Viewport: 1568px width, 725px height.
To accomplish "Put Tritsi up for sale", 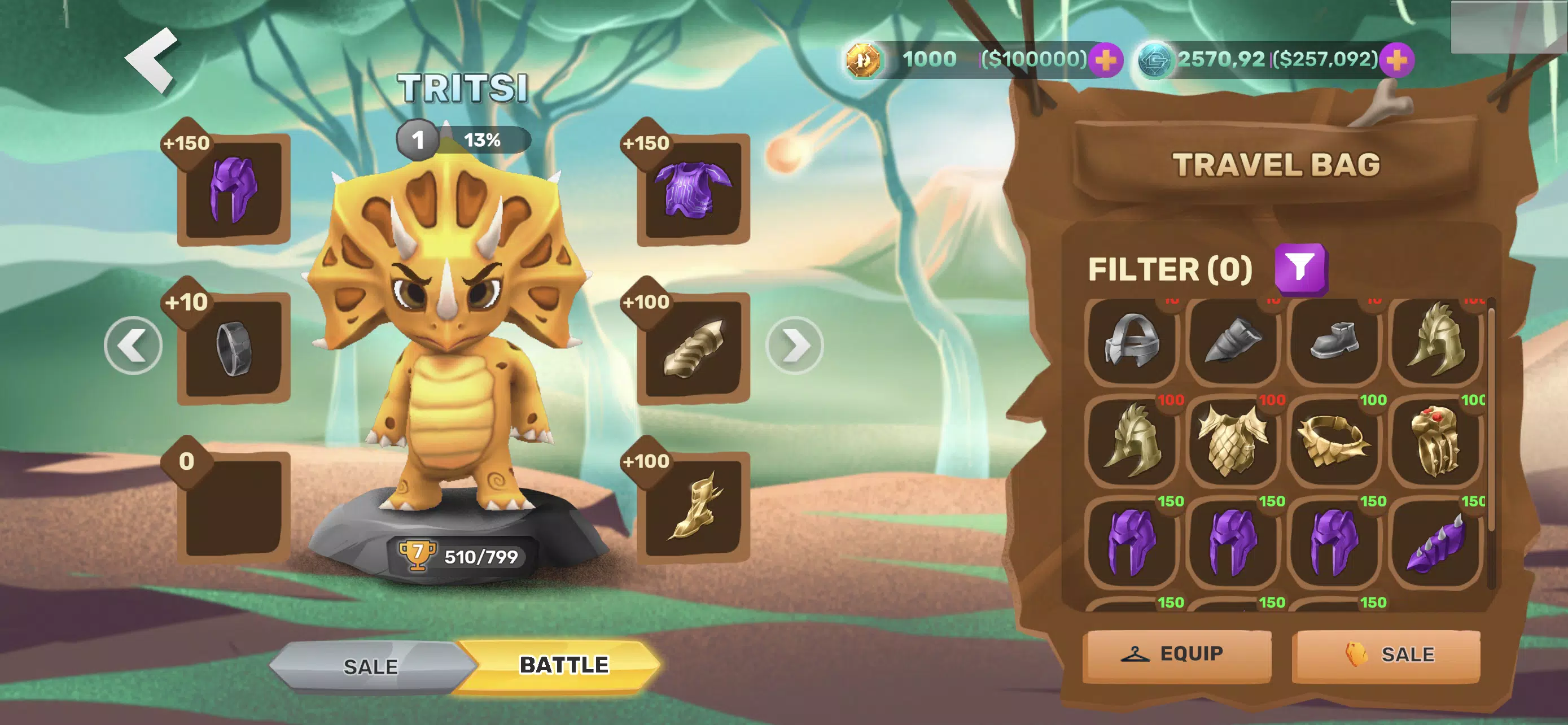I will (x=370, y=667).
